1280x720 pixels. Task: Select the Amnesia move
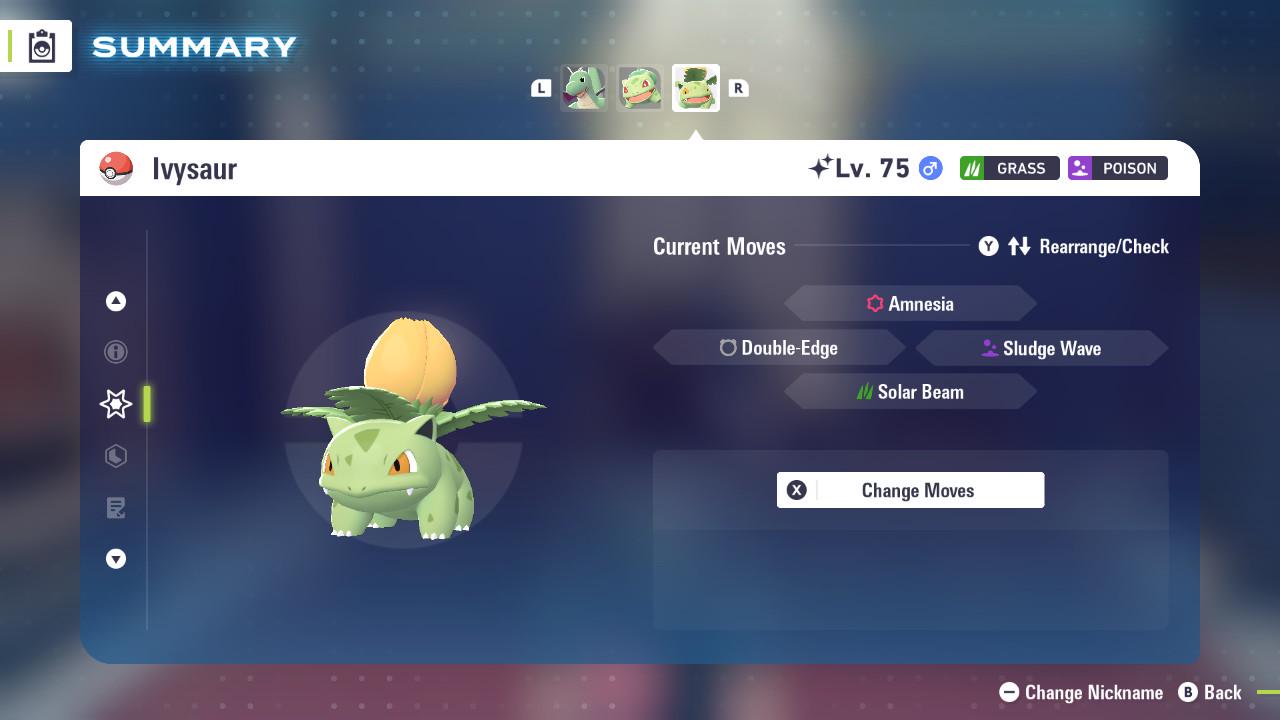tap(910, 303)
